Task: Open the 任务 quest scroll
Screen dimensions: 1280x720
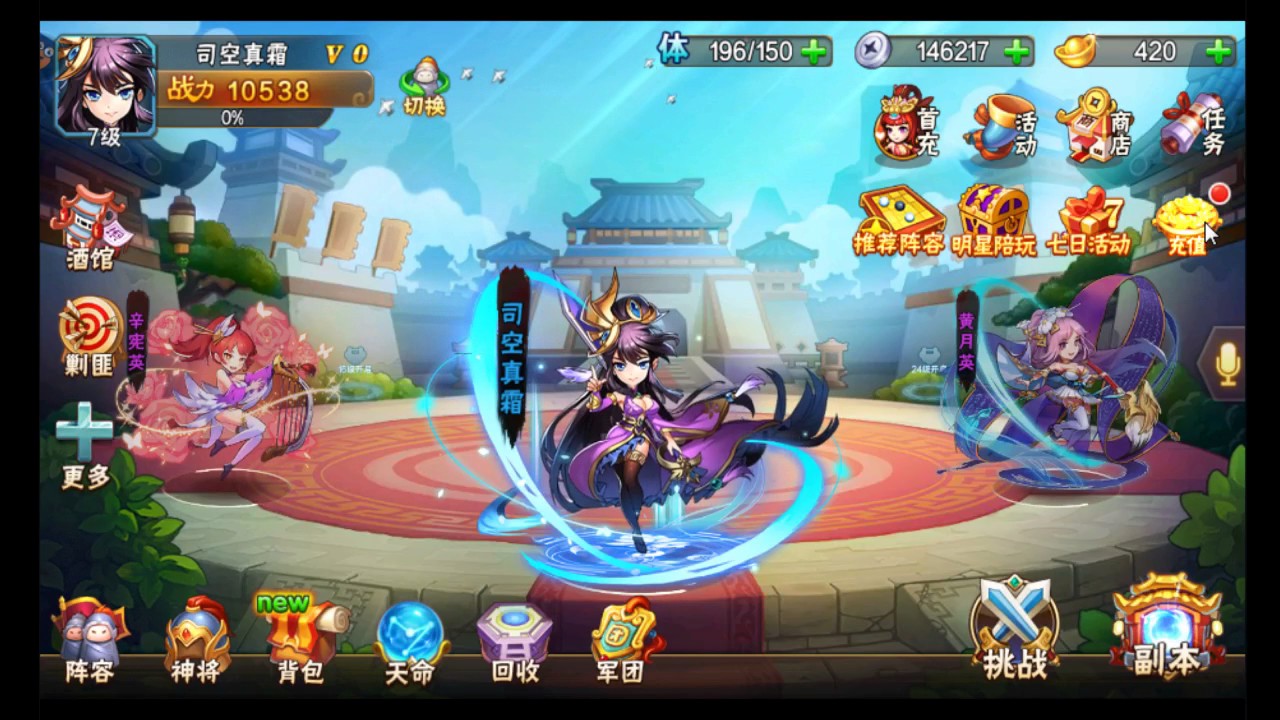Action: pos(1194,127)
